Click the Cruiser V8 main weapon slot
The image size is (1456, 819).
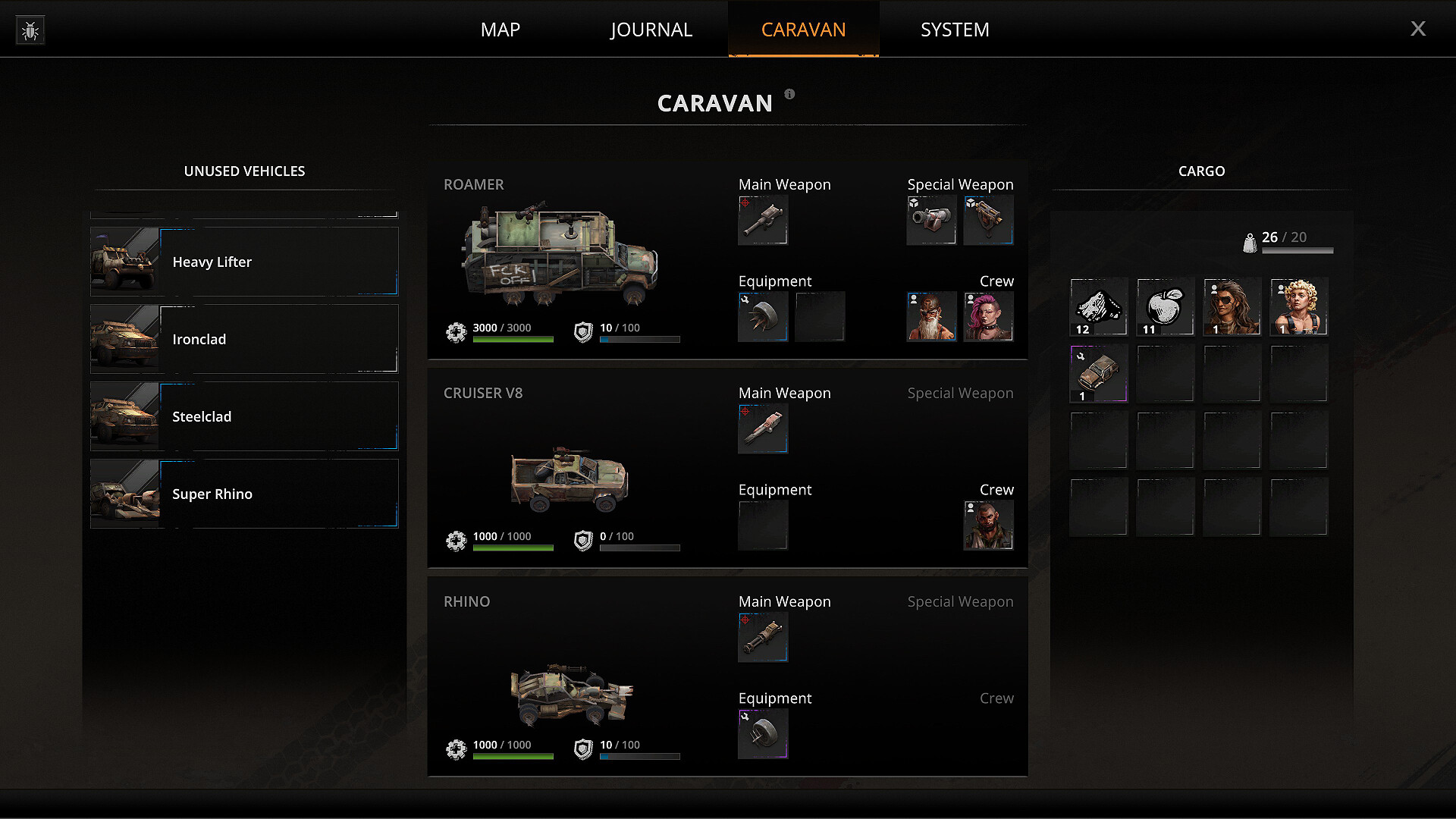(x=763, y=428)
